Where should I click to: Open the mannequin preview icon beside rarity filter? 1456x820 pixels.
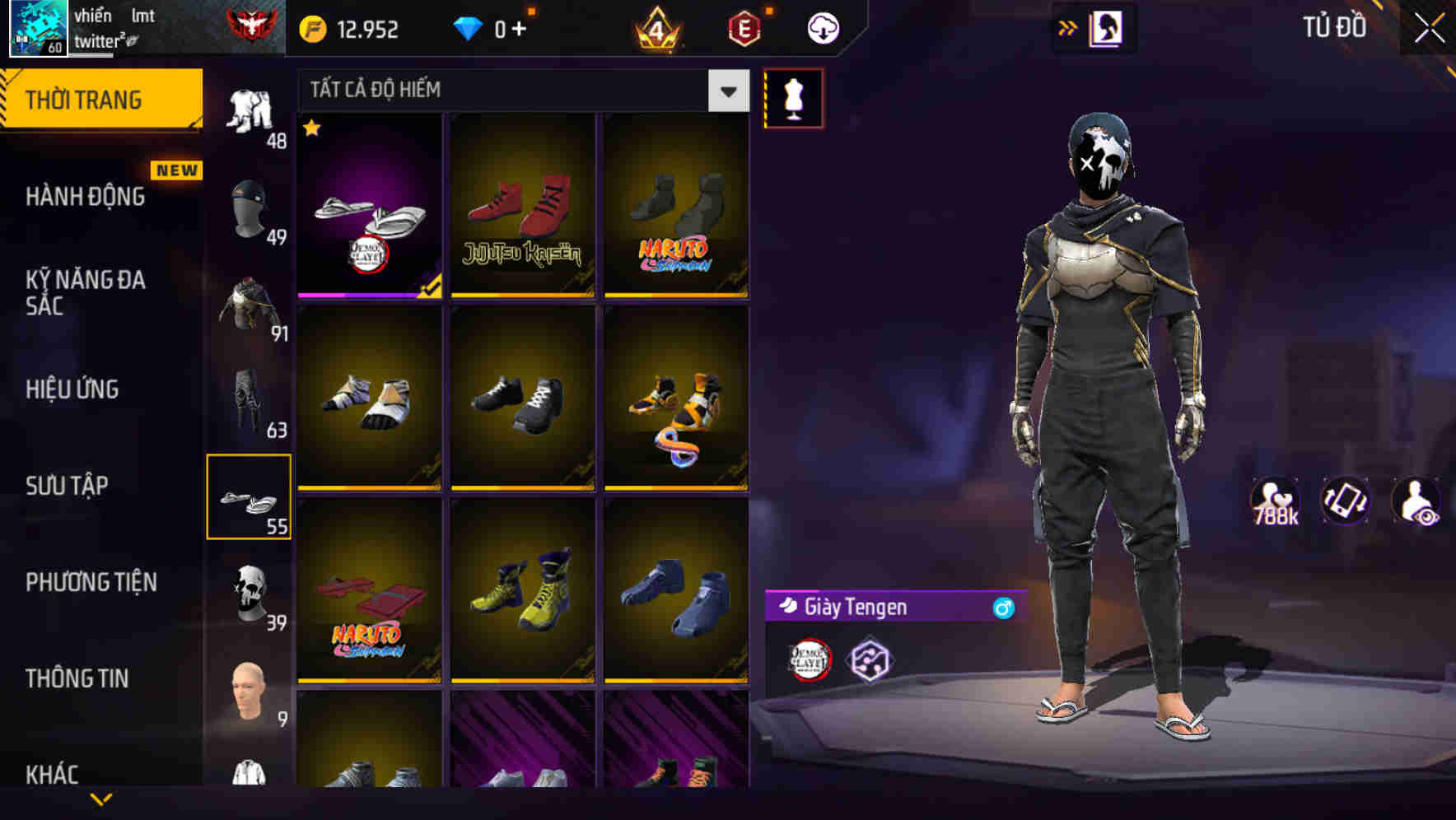pyautogui.click(x=793, y=97)
